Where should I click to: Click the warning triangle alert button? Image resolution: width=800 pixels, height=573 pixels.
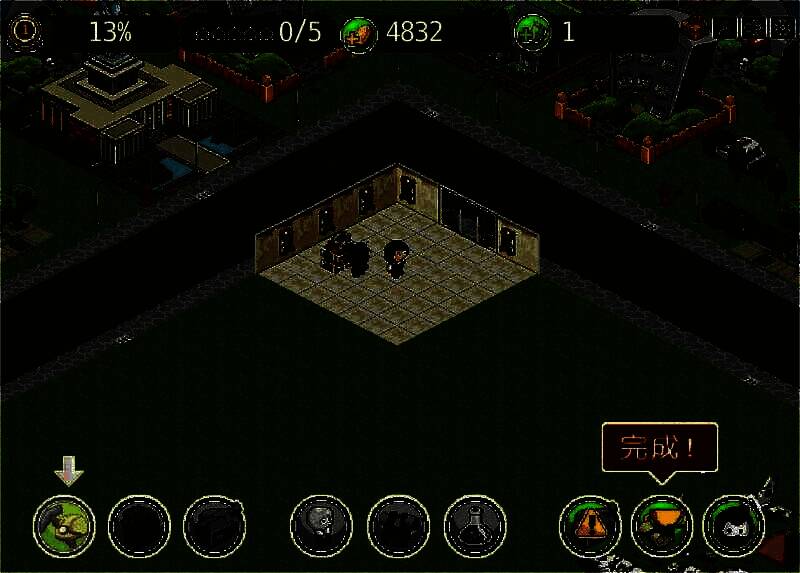[x=588, y=526]
